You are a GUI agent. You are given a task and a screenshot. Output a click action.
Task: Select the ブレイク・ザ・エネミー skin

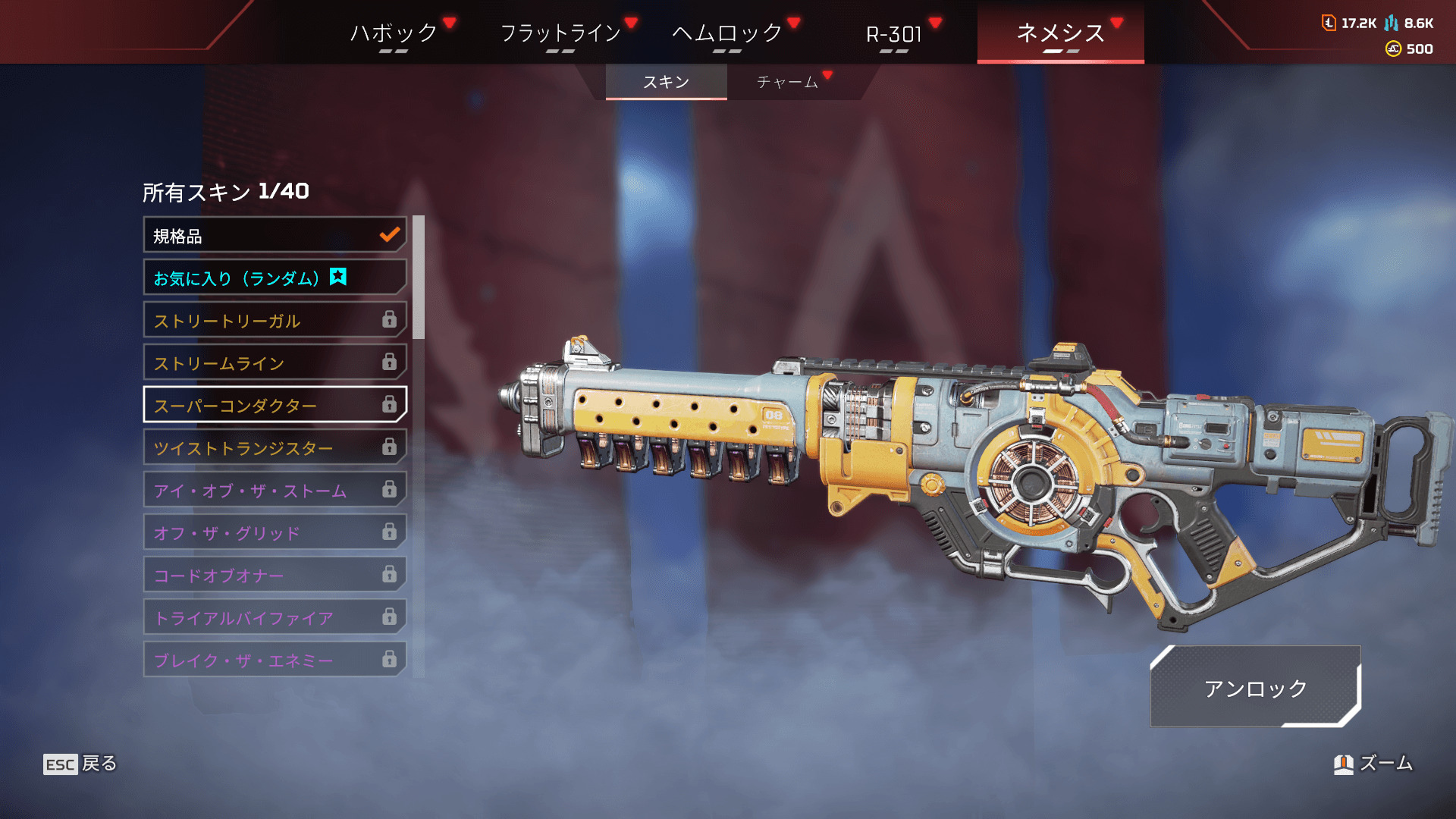275,661
